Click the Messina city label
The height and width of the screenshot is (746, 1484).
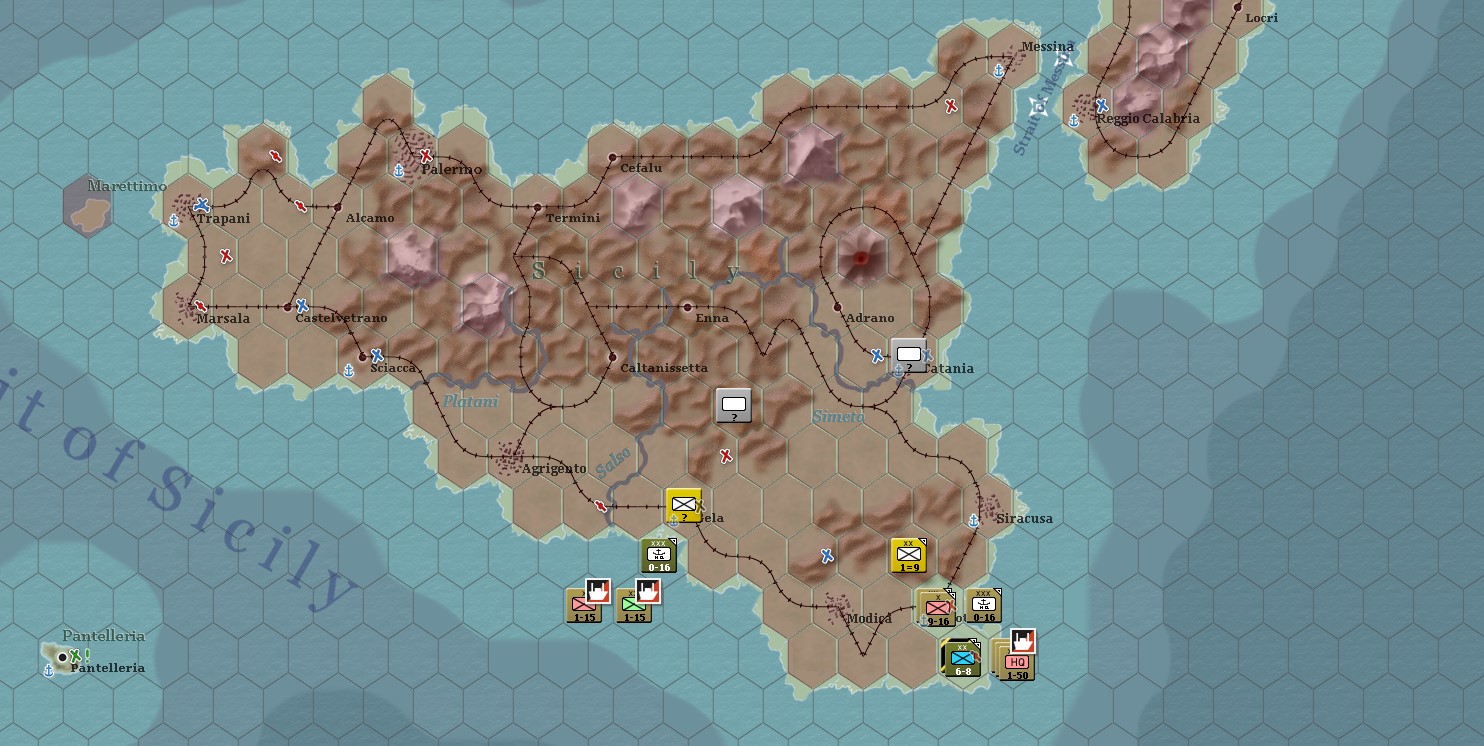click(x=1048, y=46)
